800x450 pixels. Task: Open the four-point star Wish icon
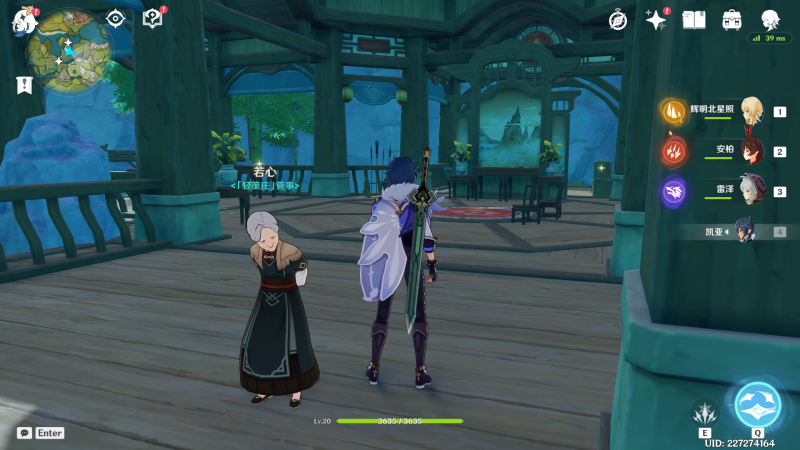tap(656, 19)
